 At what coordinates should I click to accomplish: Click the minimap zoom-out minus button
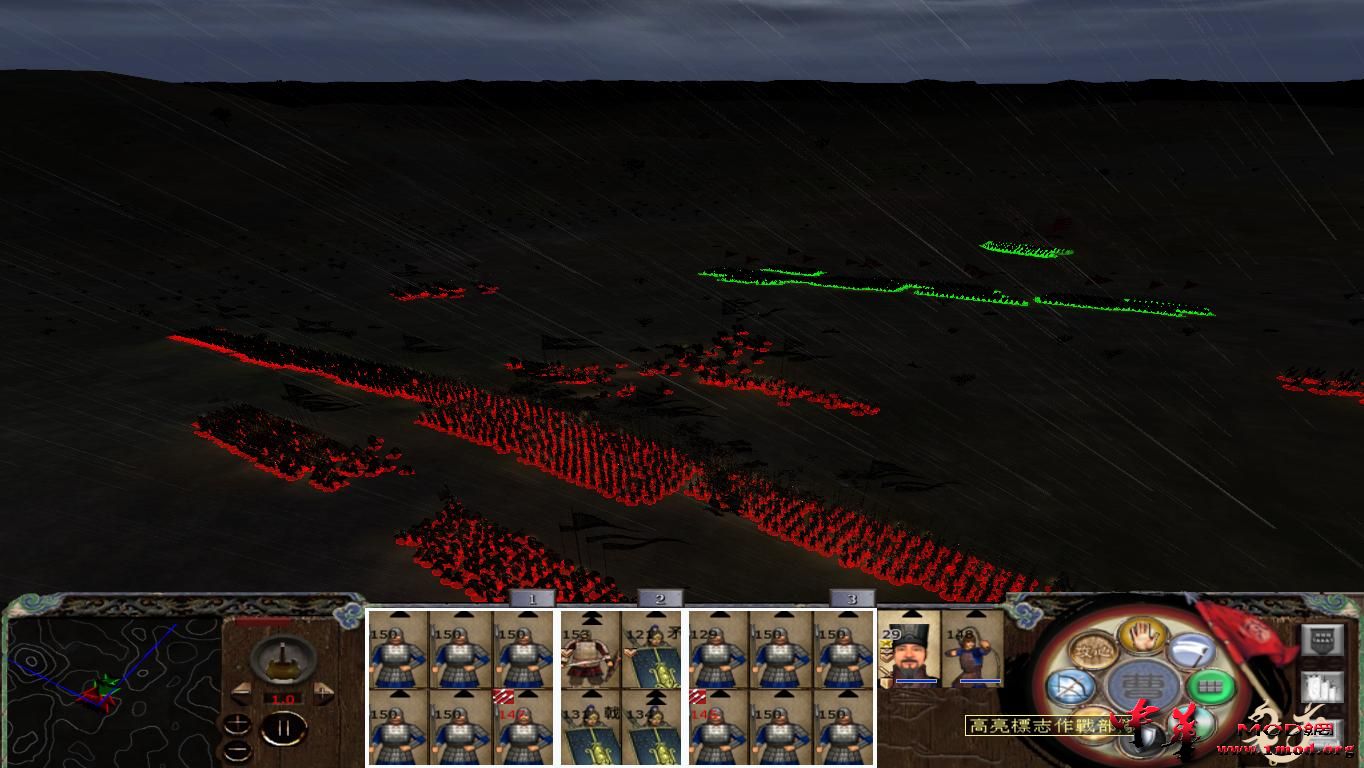237,751
